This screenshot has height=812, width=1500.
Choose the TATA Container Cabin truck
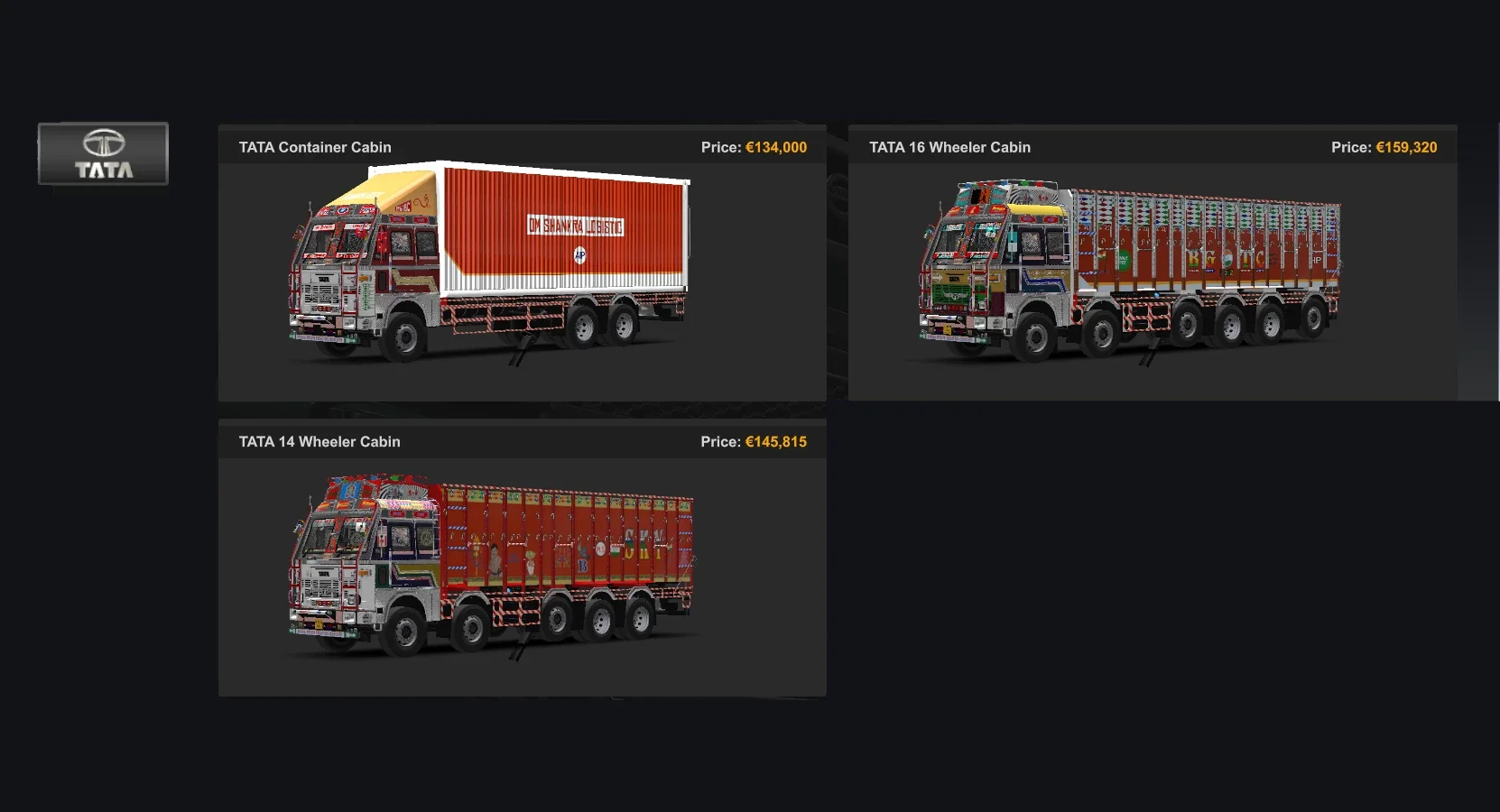click(522, 263)
